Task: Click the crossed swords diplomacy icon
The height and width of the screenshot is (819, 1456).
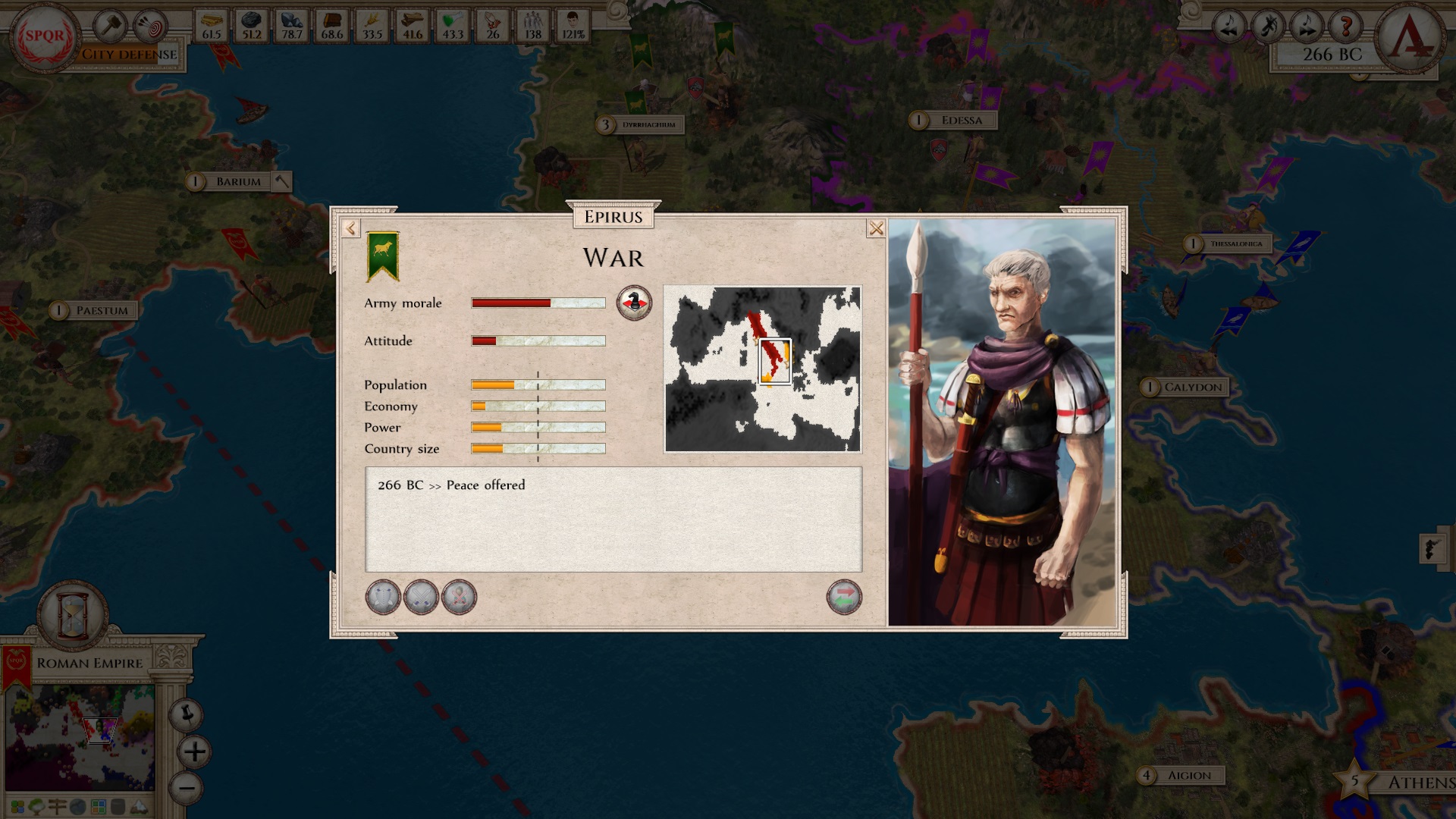Action: (421, 597)
